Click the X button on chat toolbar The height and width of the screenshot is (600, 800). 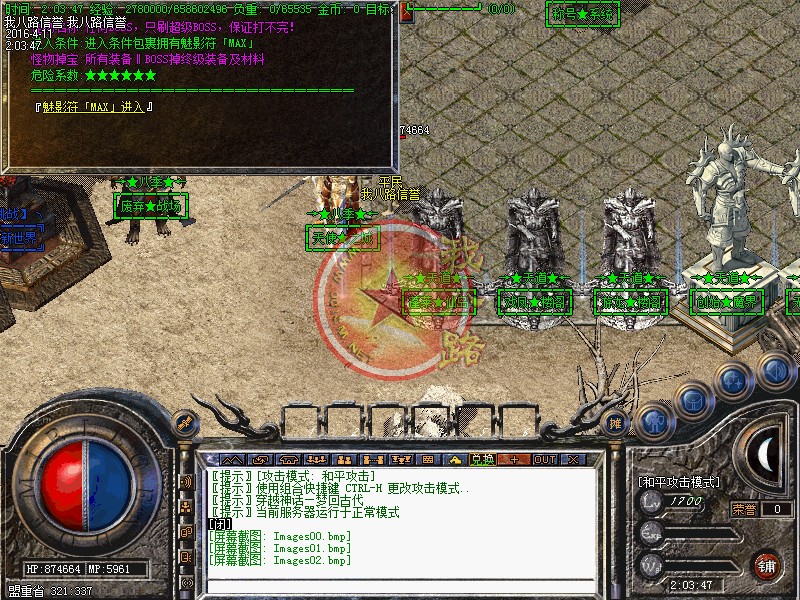(x=573, y=459)
